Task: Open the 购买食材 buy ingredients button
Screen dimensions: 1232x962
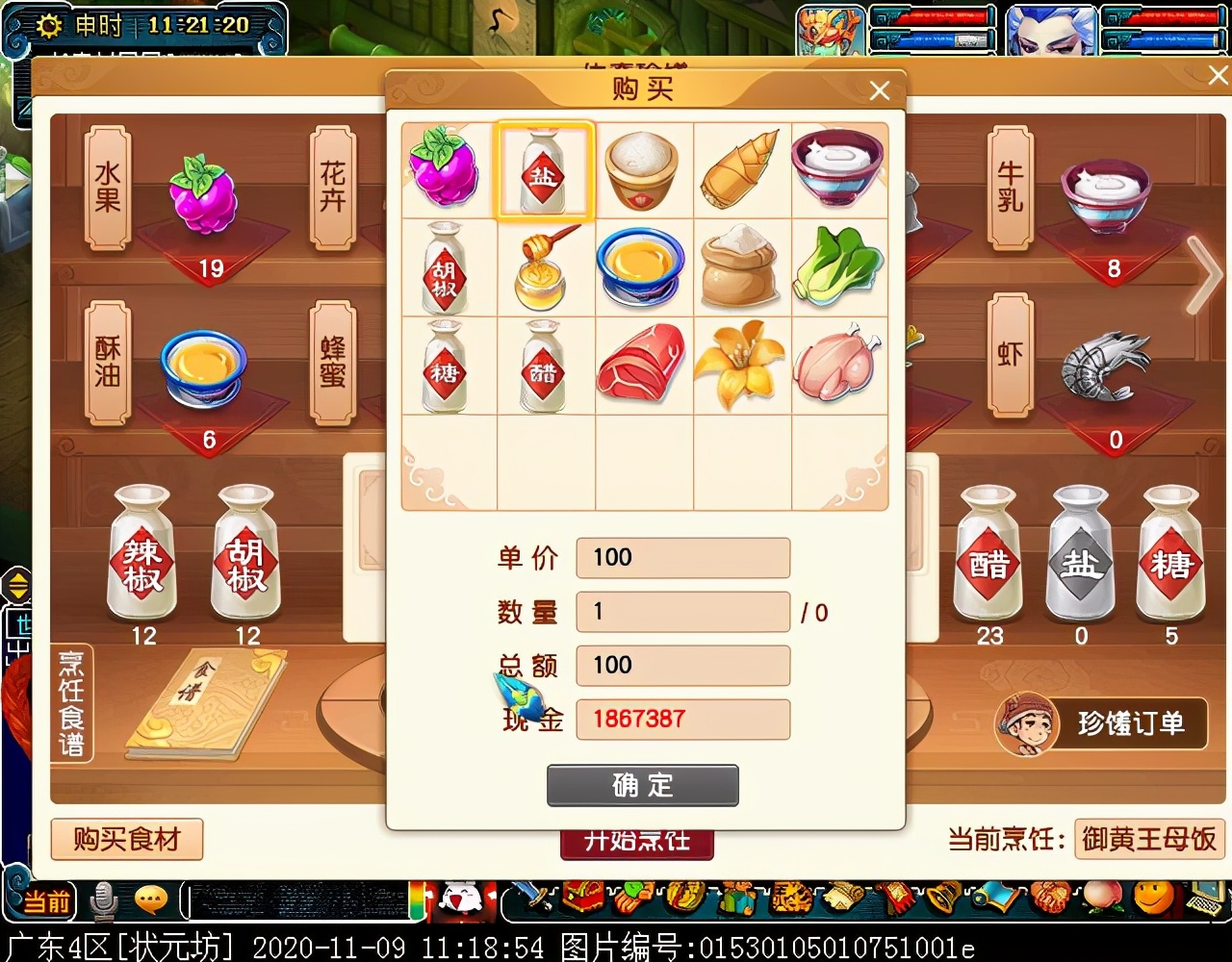Action: point(127,840)
